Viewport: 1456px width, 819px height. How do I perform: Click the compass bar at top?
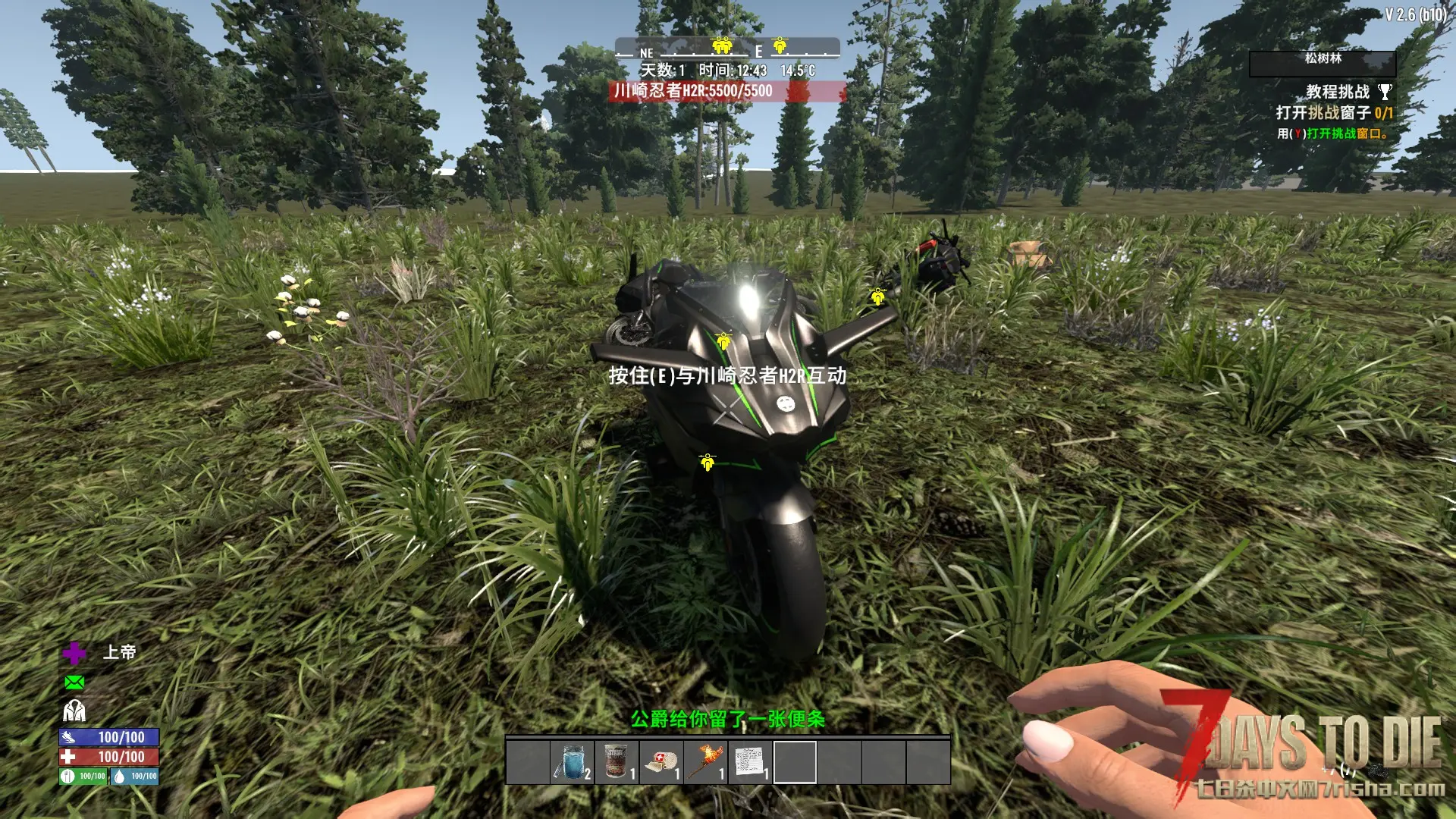[x=727, y=49]
